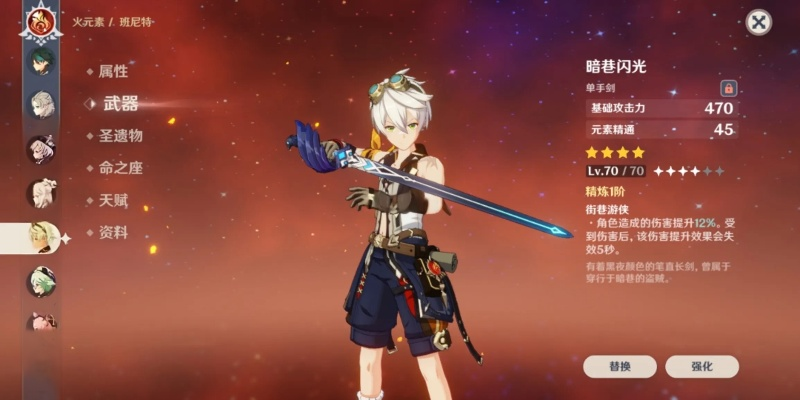Click the 强化 enhance weapon button
The image size is (800, 400).
(701, 366)
